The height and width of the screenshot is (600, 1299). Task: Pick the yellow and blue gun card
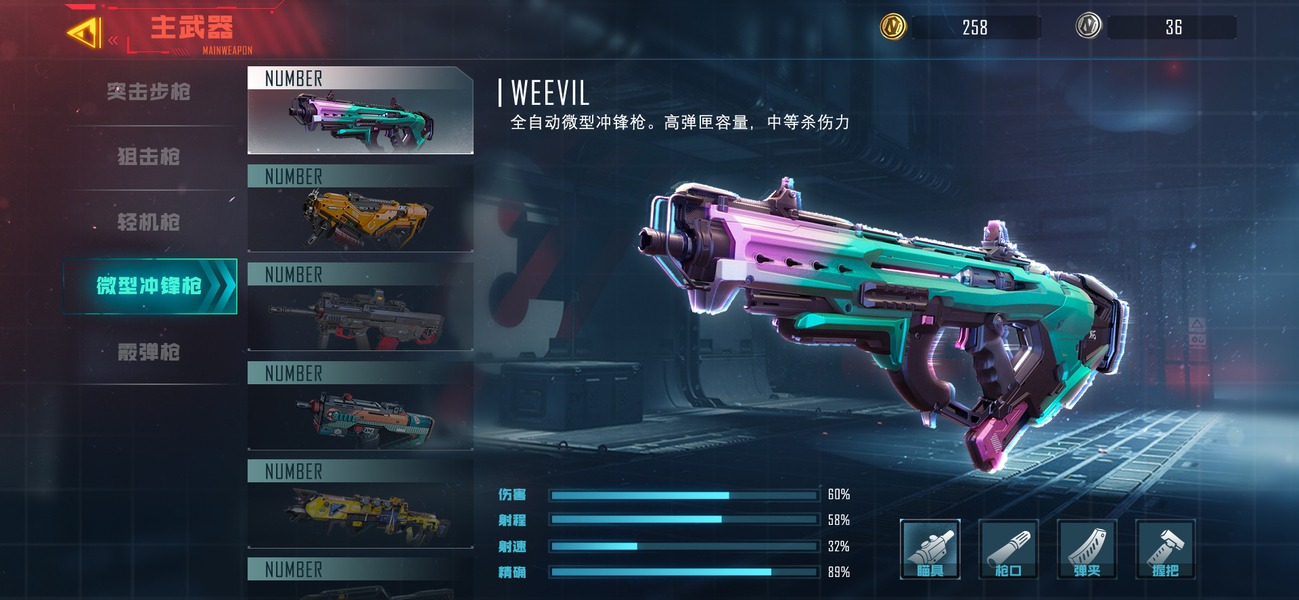(360, 505)
